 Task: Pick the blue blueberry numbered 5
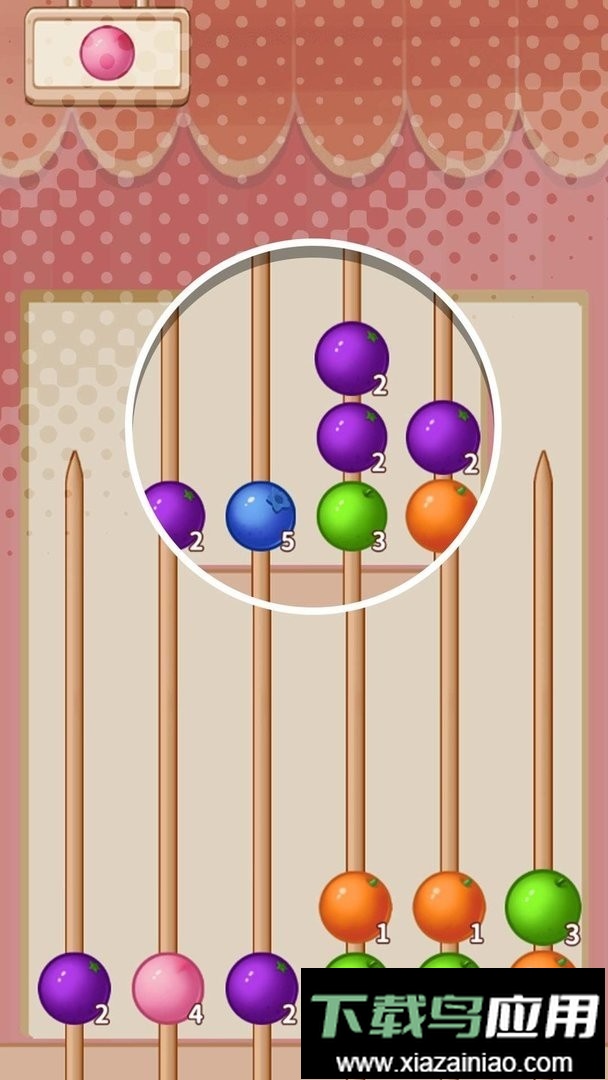[x=260, y=516]
